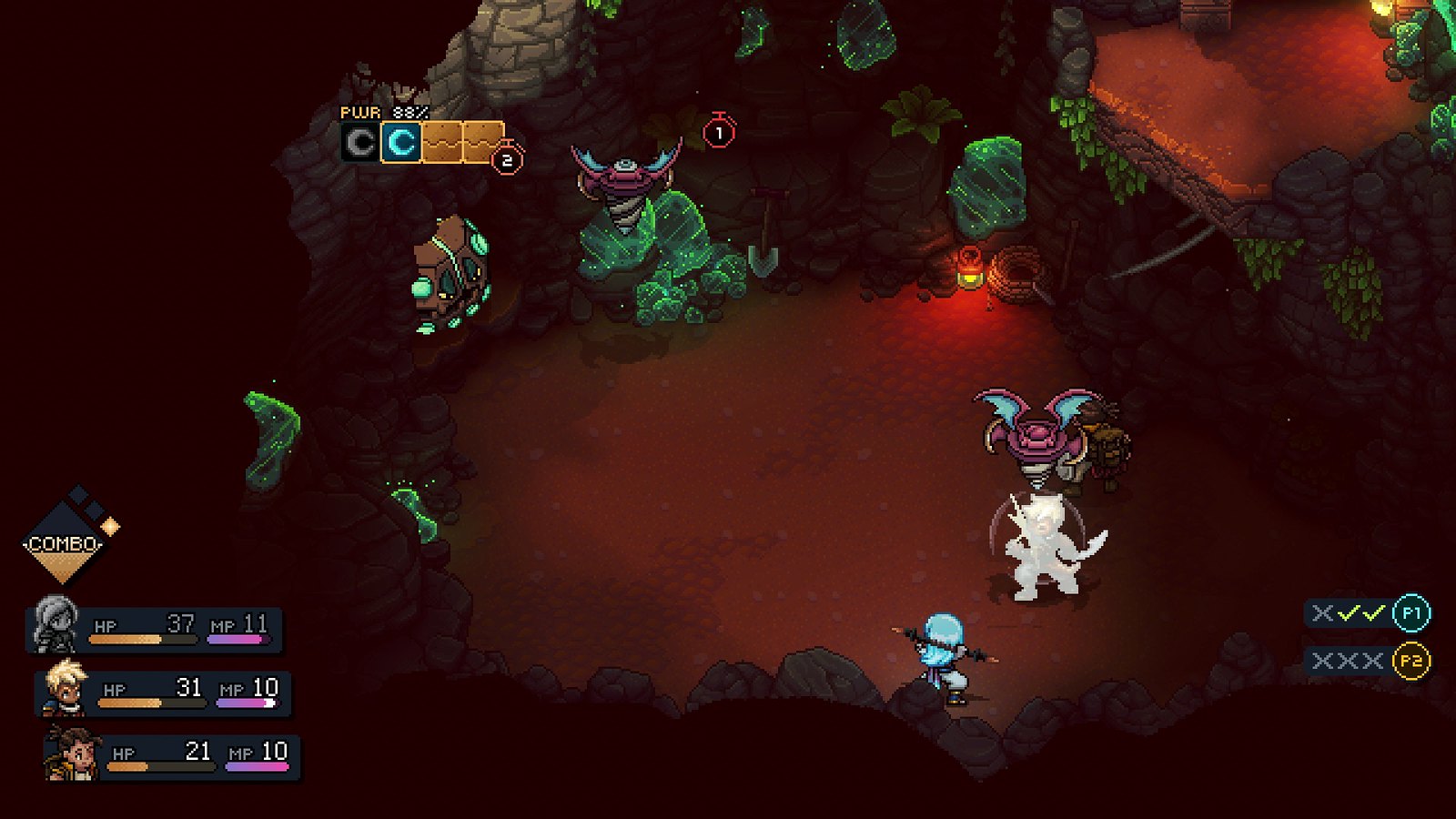
Task: Click the grey crescent moon lock icon
Action: coord(360,143)
